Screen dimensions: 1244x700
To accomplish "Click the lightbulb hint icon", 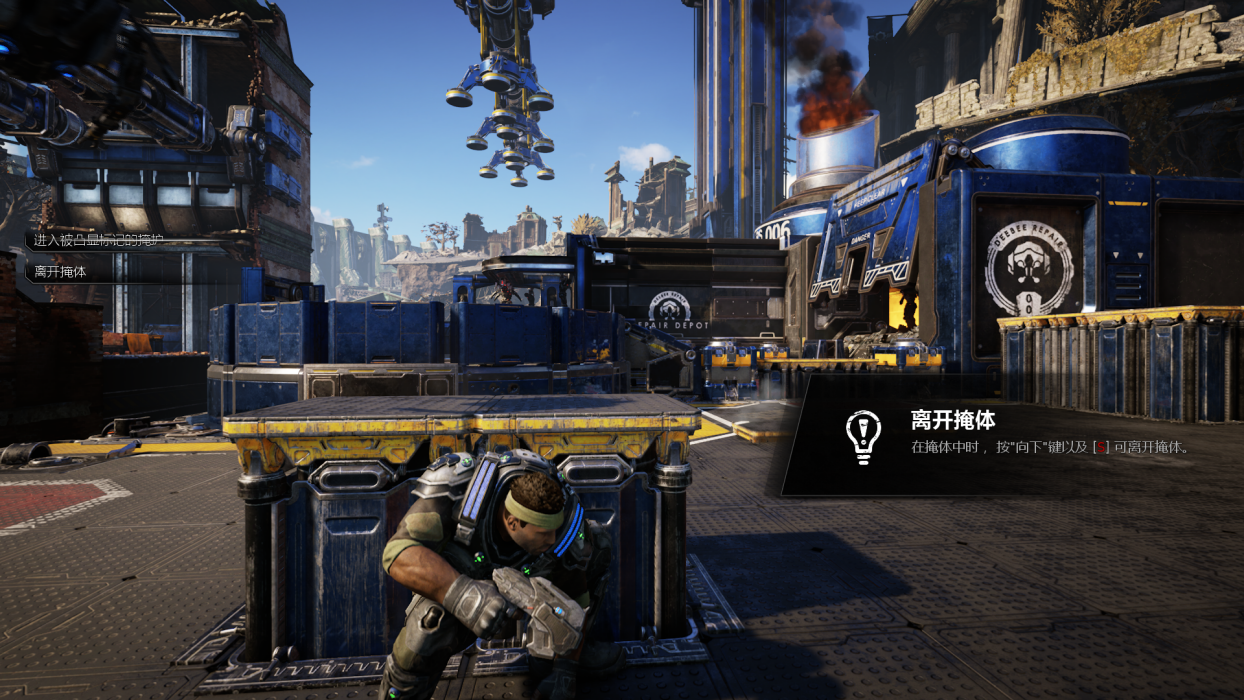I will pos(862,436).
